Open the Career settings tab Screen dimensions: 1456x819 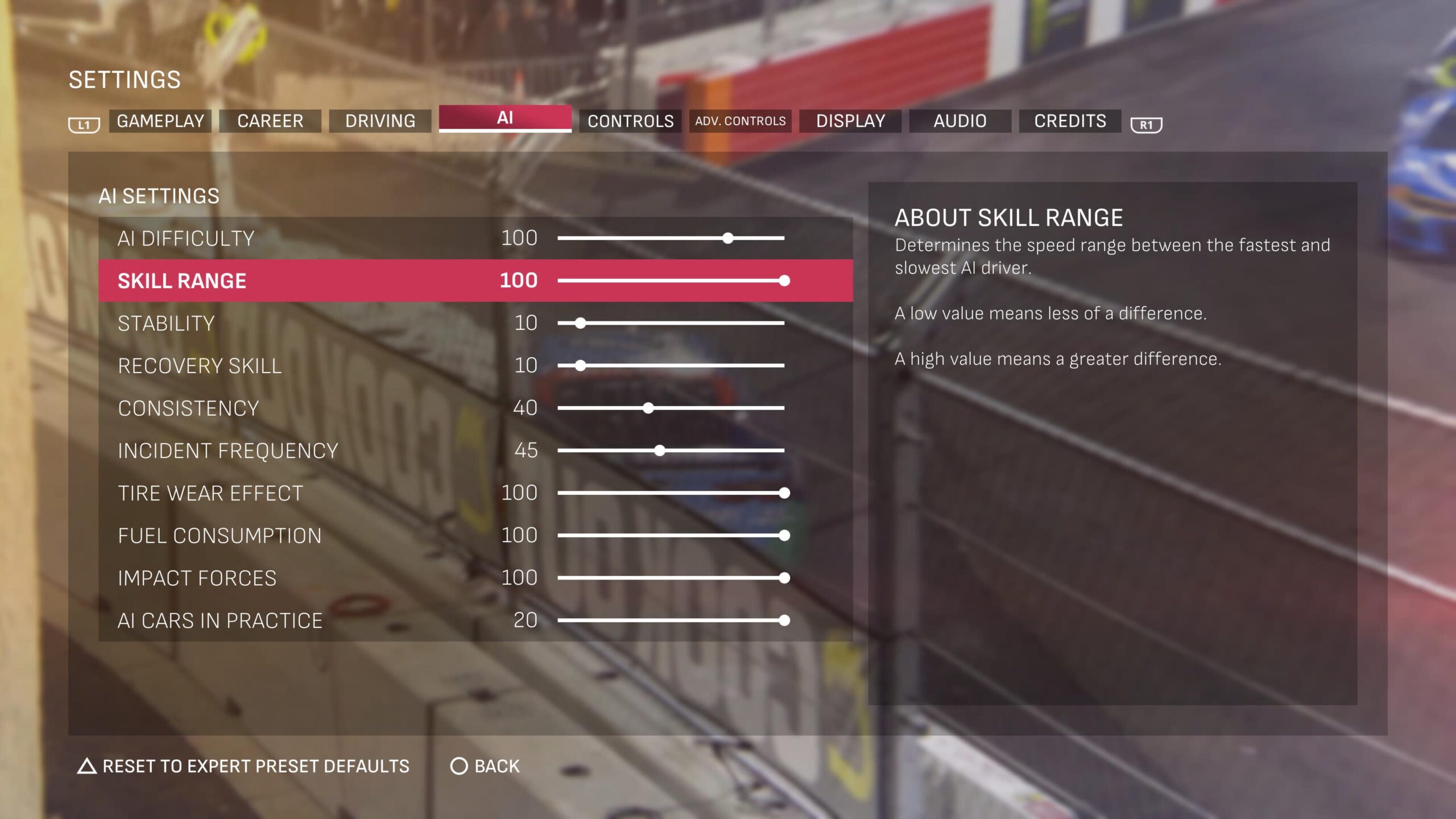270,121
